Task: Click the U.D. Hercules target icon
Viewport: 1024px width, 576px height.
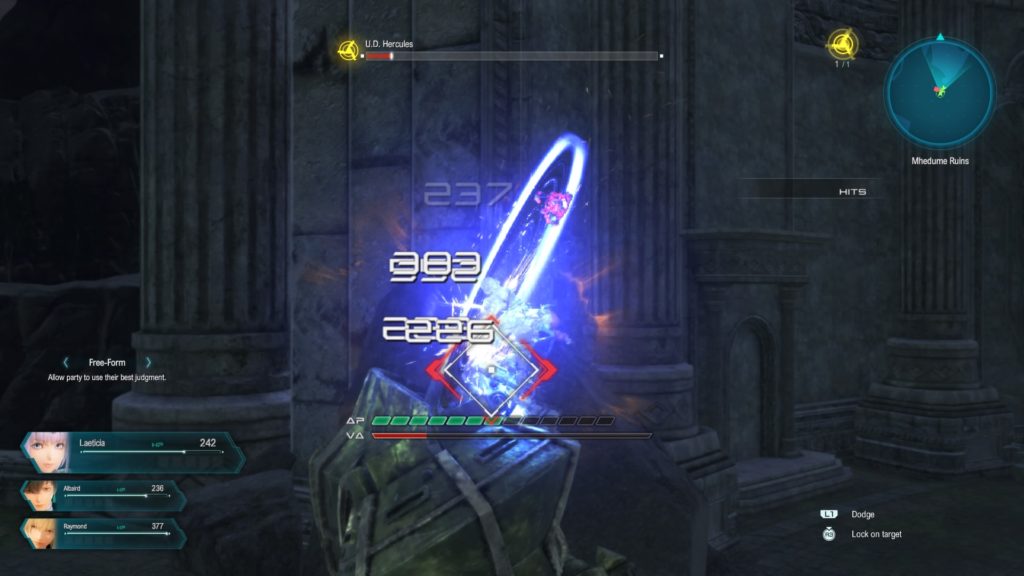Action: (x=348, y=50)
